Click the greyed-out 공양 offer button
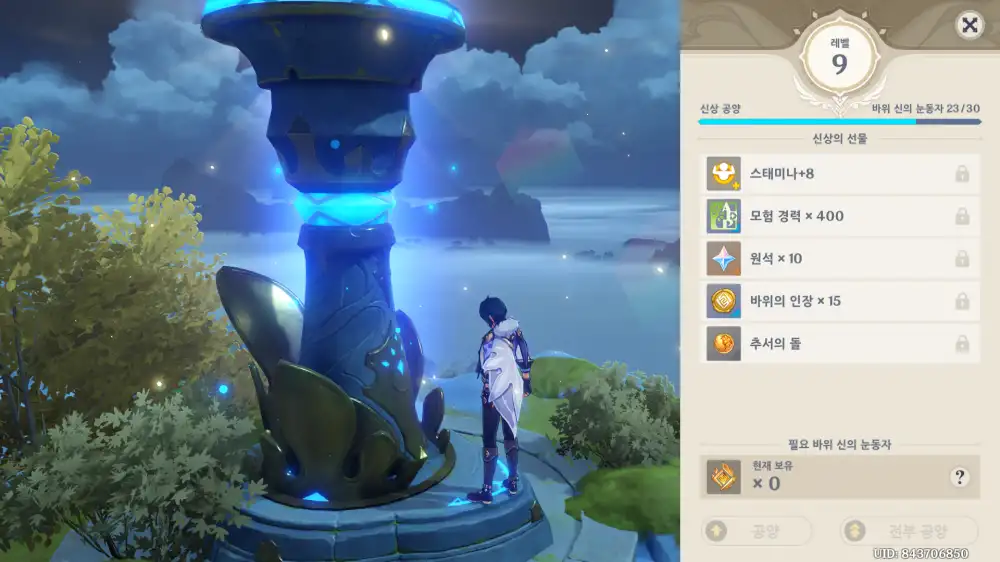Image resolution: width=1000 pixels, height=562 pixels. click(755, 531)
